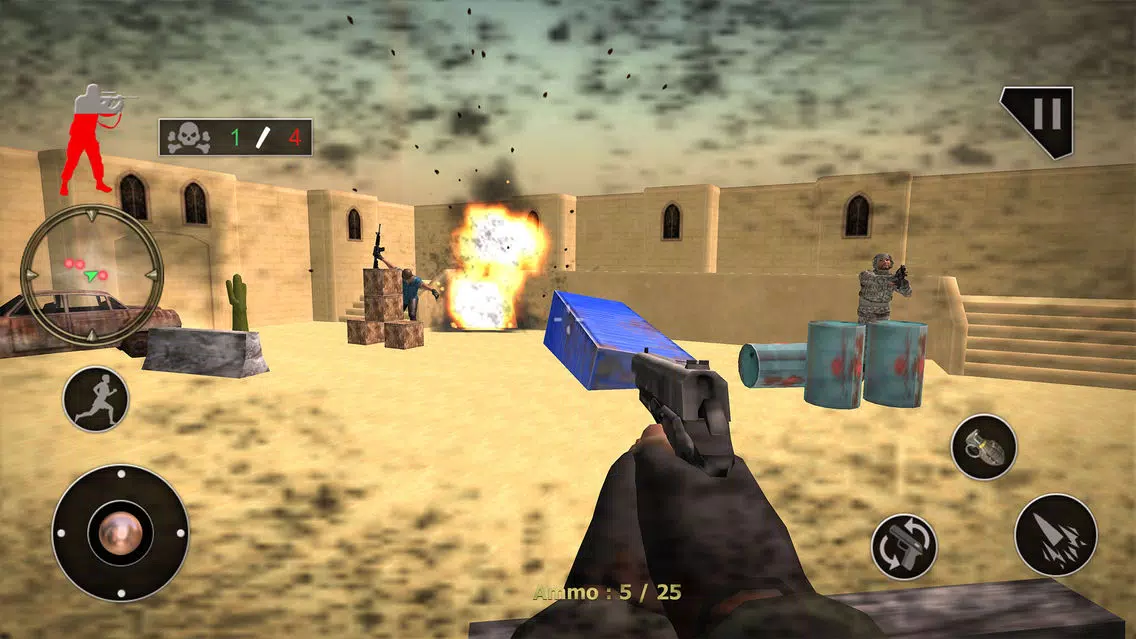This screenshot has width=1136, height=639.
Task: Fire the weapon with the bullet button
Action: [1055, 534]
